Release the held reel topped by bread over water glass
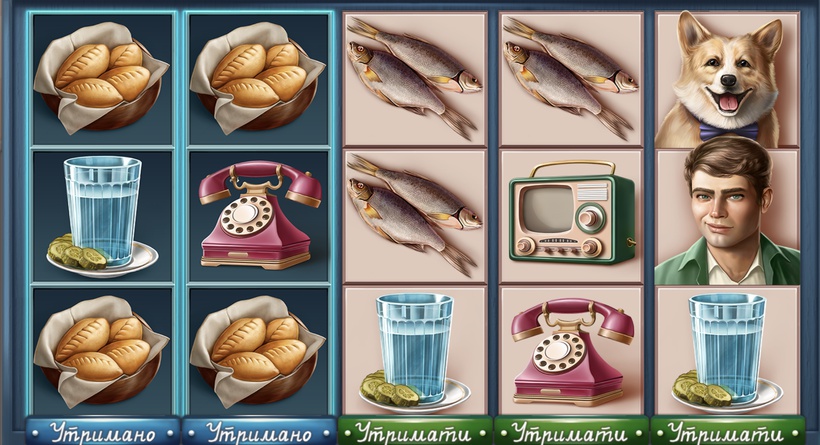The width and height of the screenshot is (820, 445). coord(102,433)
